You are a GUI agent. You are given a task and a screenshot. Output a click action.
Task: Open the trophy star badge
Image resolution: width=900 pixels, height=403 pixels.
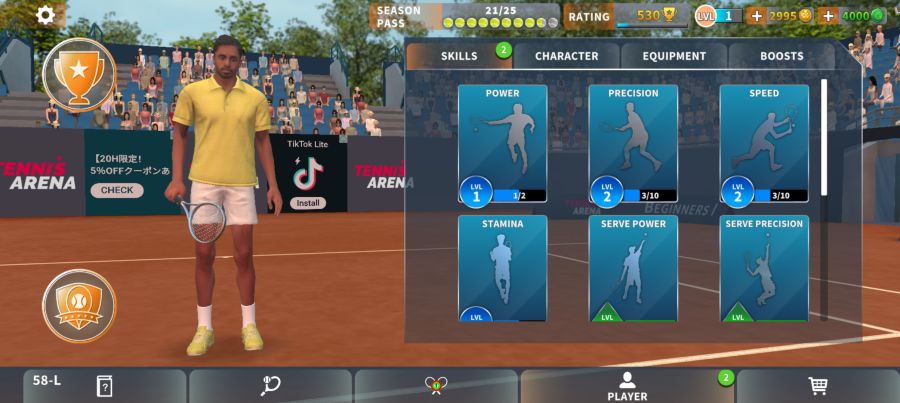coord(79,73)
